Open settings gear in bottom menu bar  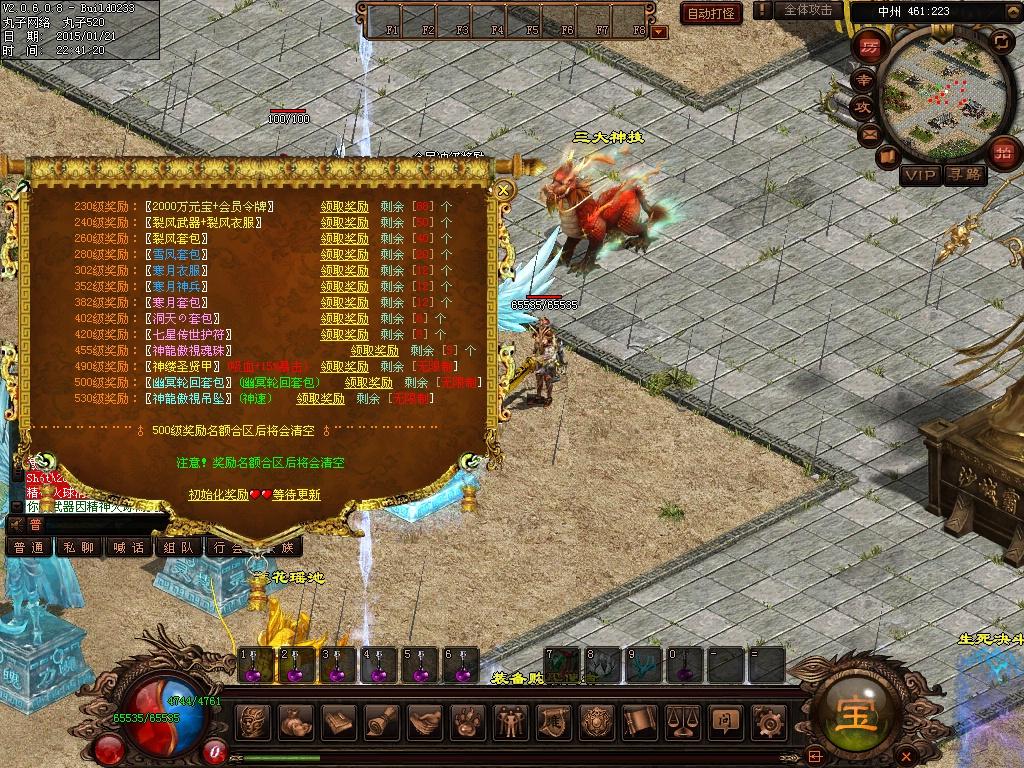click(x=768, y=720)
